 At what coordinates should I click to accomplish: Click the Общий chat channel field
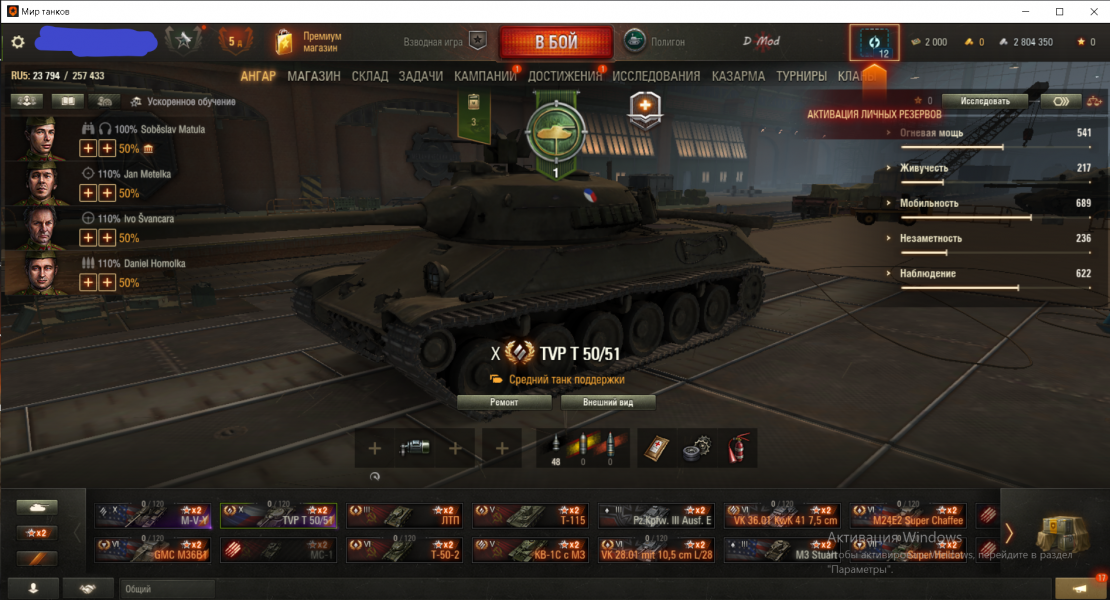[167, 589]
